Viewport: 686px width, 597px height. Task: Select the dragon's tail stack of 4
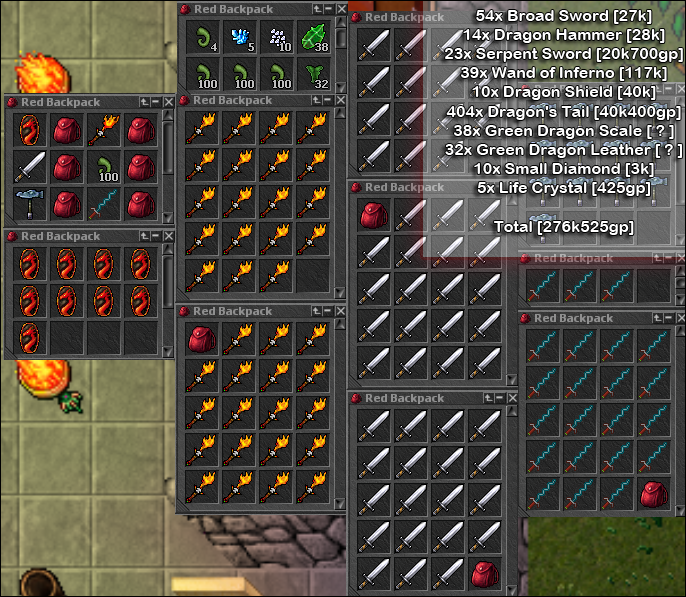(x=201, y=38)
